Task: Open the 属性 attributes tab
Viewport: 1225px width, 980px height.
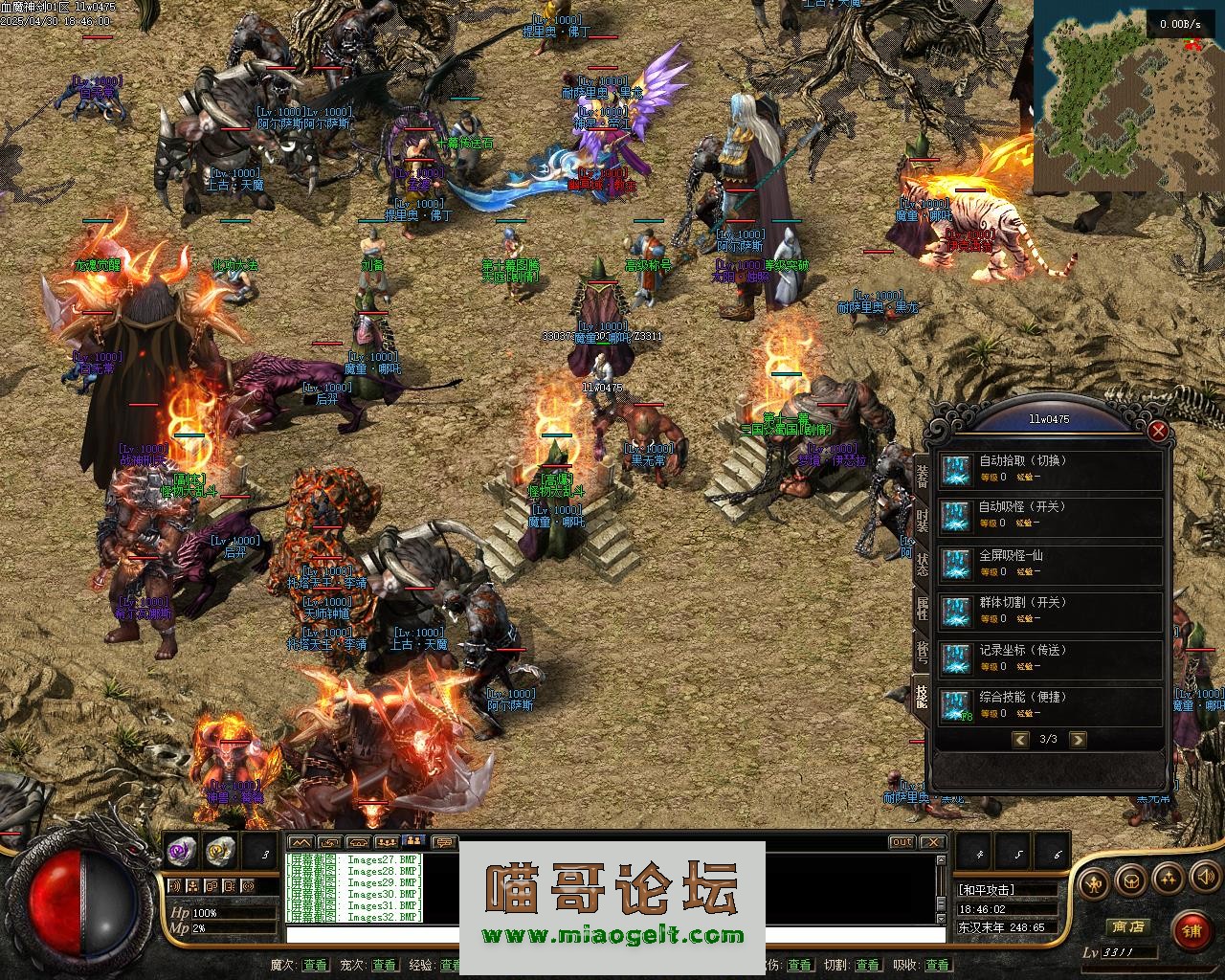Action: point(922,608)
